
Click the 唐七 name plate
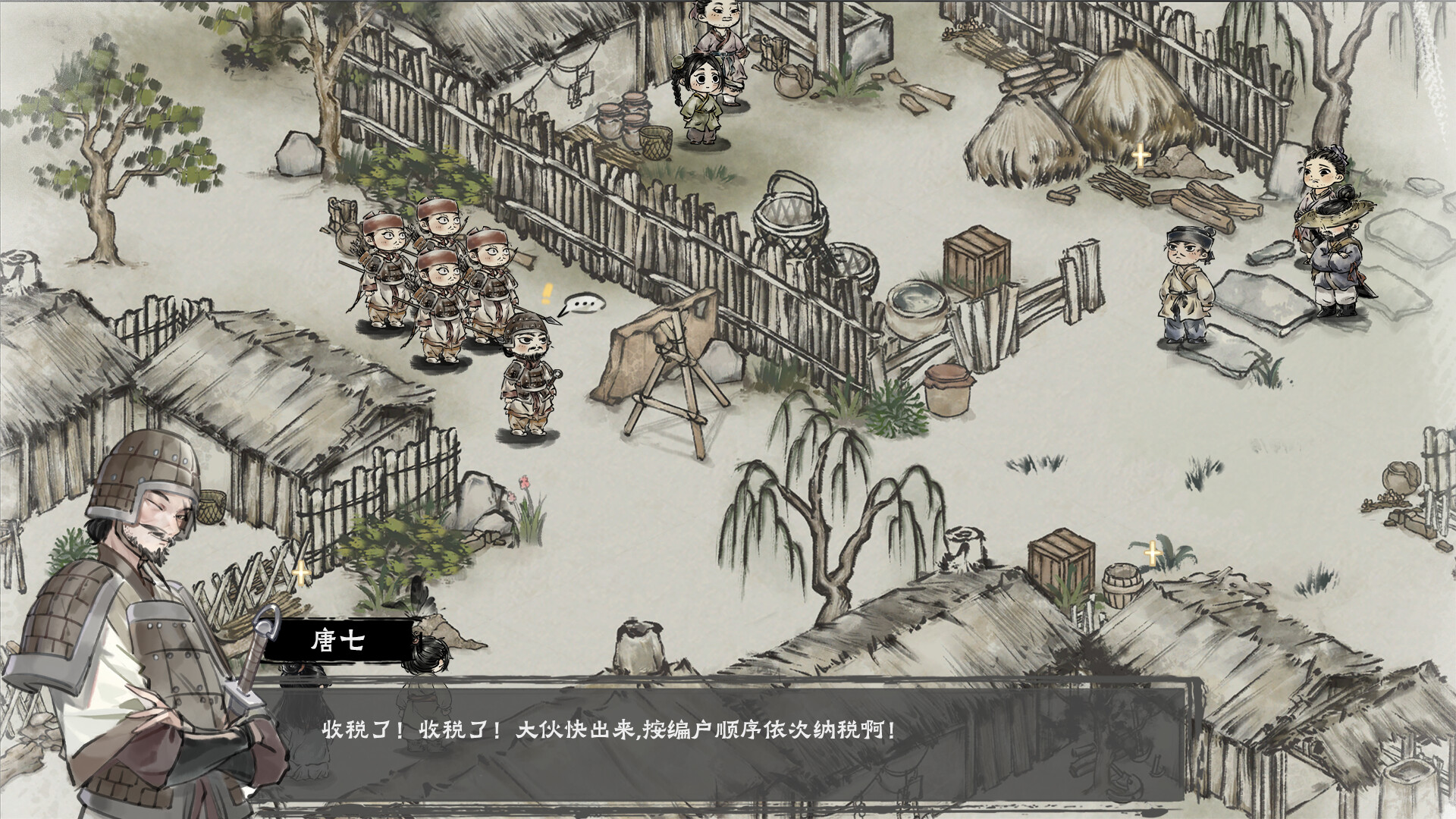(339, 642)
